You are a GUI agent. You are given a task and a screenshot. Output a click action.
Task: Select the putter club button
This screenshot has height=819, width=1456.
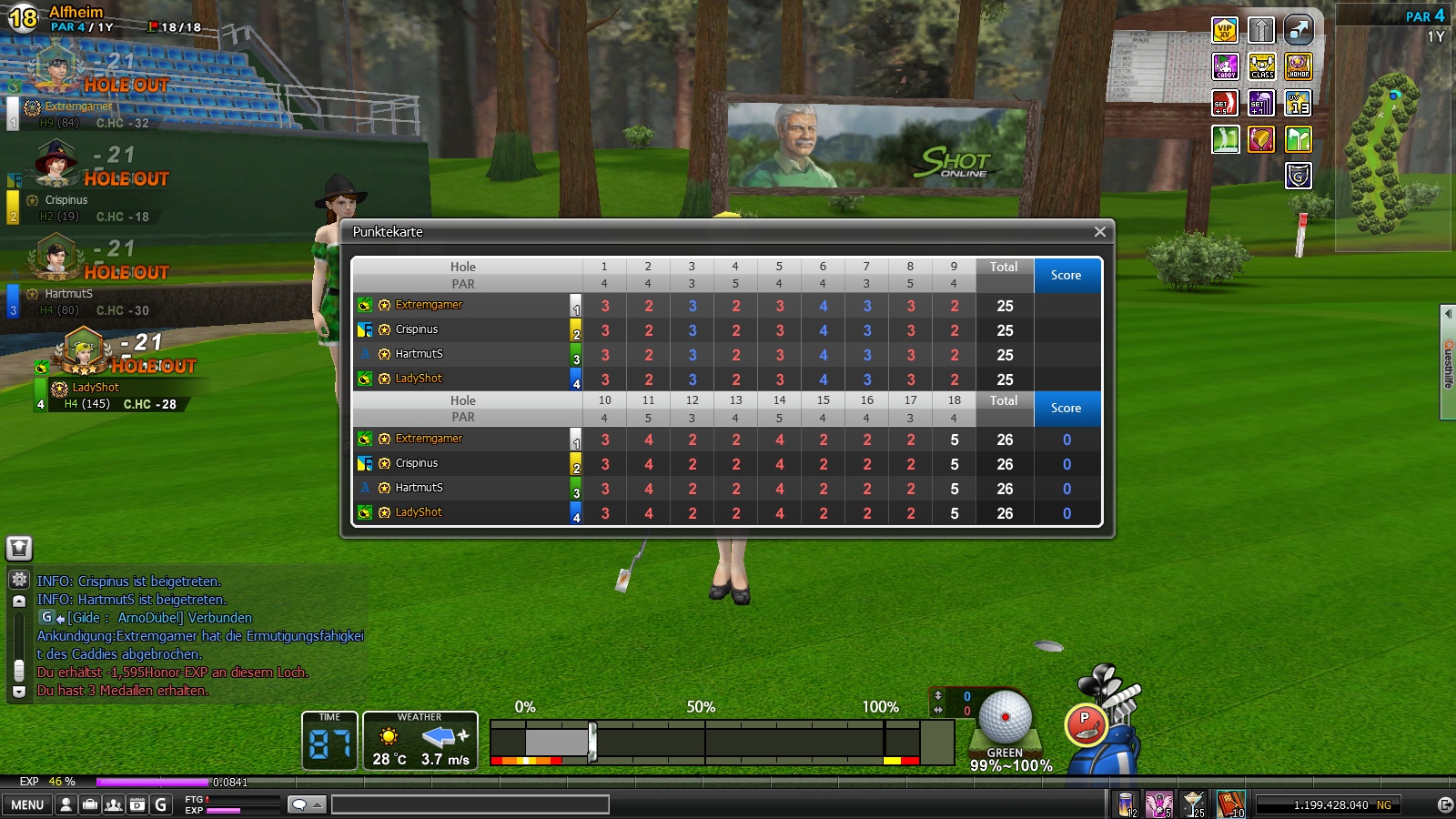click(1085, 724)
